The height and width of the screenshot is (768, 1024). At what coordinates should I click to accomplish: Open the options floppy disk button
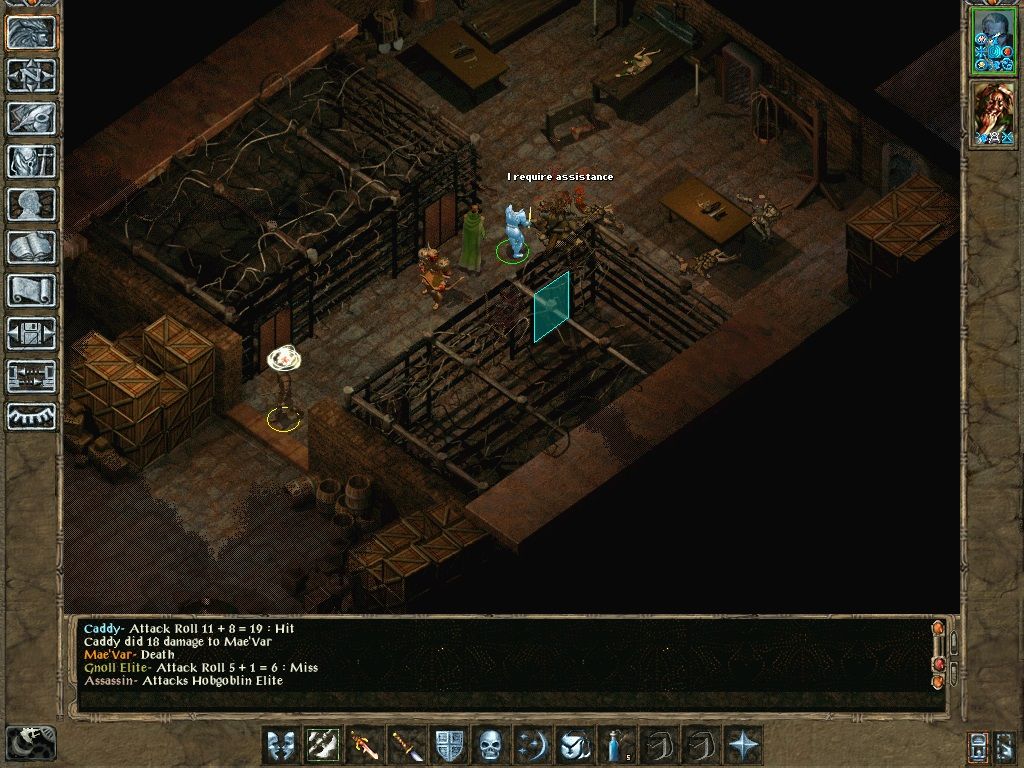[31, 333]
